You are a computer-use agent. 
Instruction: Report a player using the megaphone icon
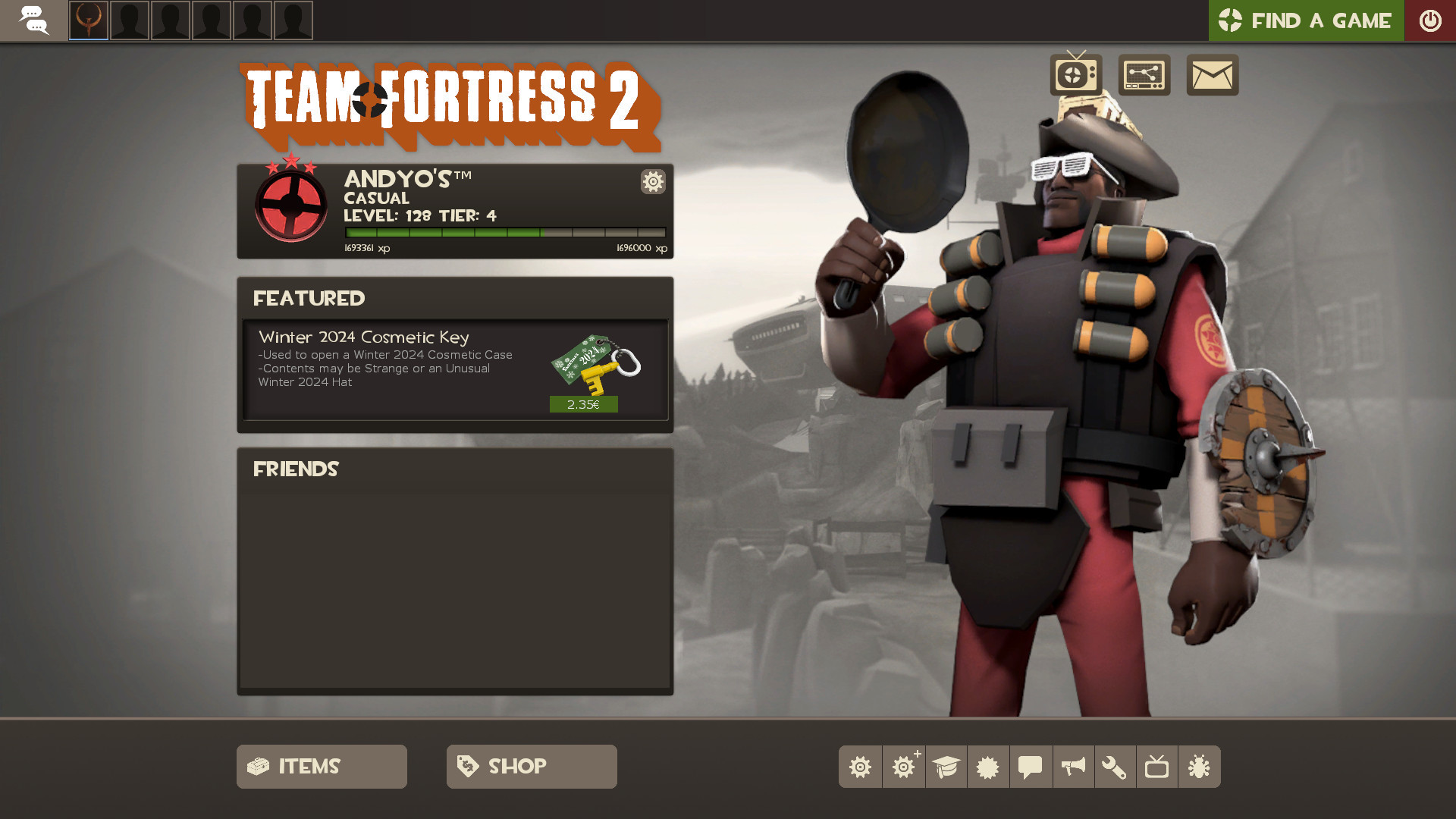click(x=1073, y=767)
